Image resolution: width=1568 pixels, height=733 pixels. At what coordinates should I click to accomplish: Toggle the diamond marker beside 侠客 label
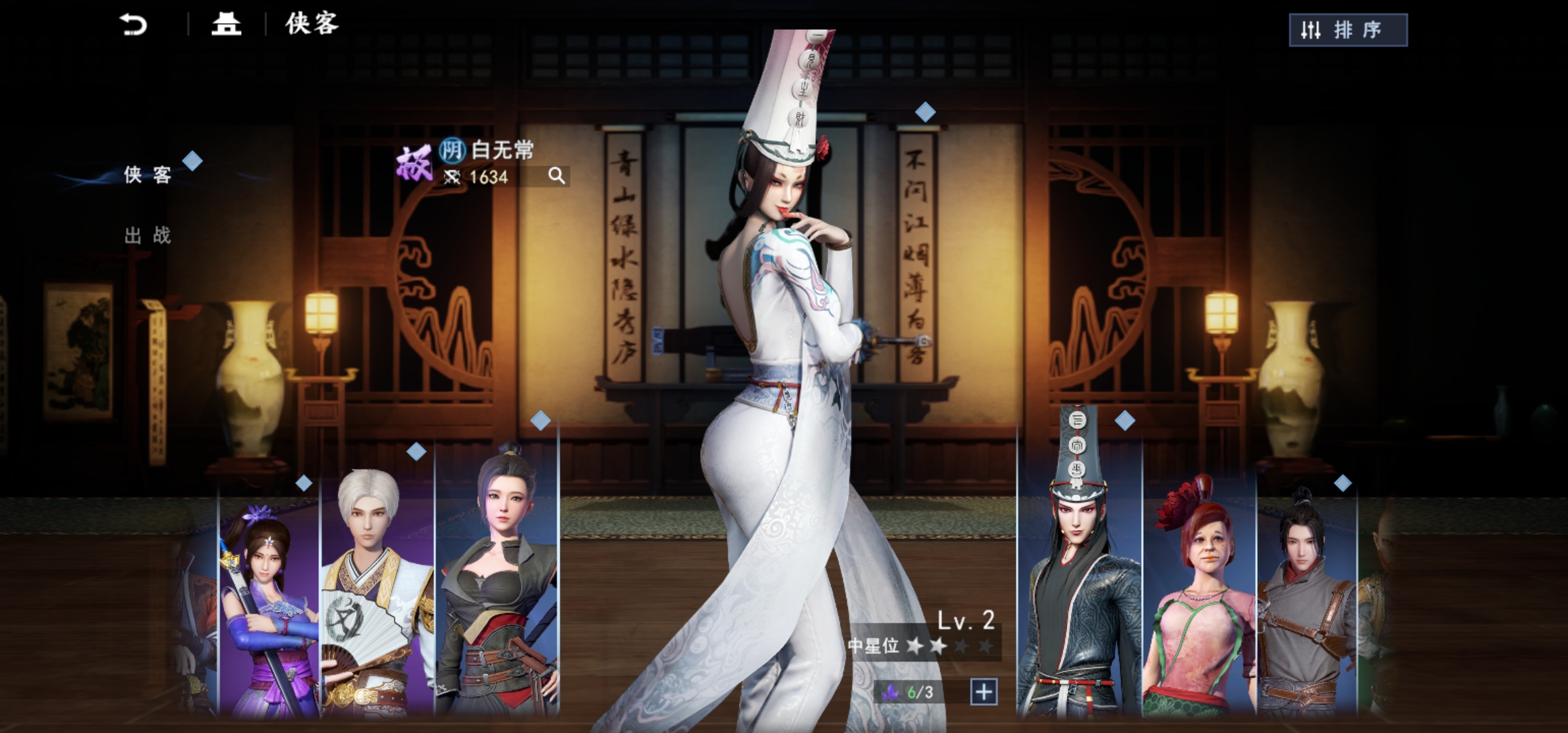193,159
